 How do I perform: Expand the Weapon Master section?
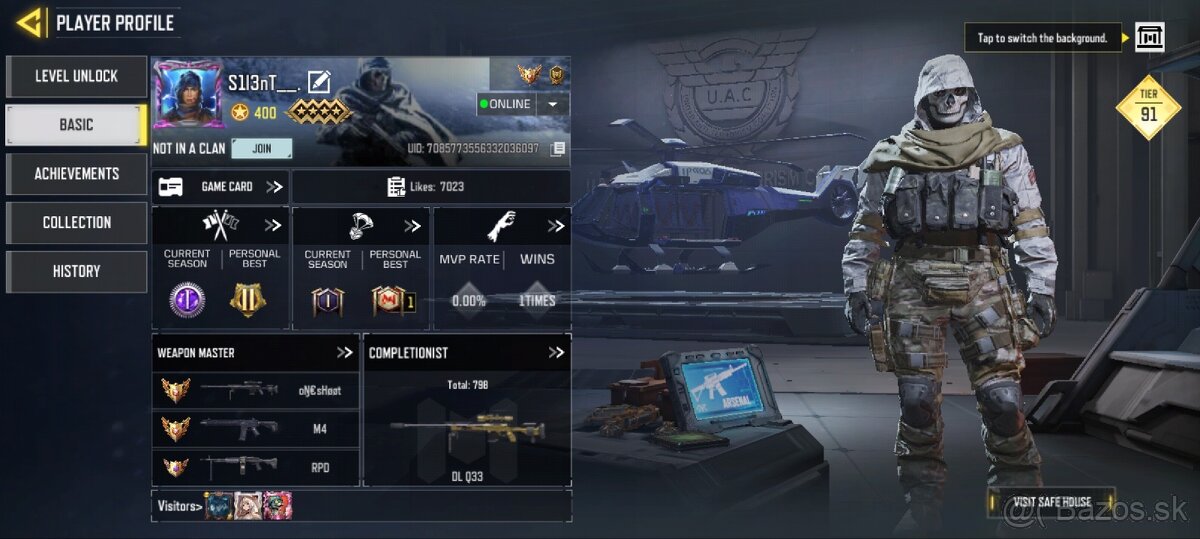coord(344,353)
